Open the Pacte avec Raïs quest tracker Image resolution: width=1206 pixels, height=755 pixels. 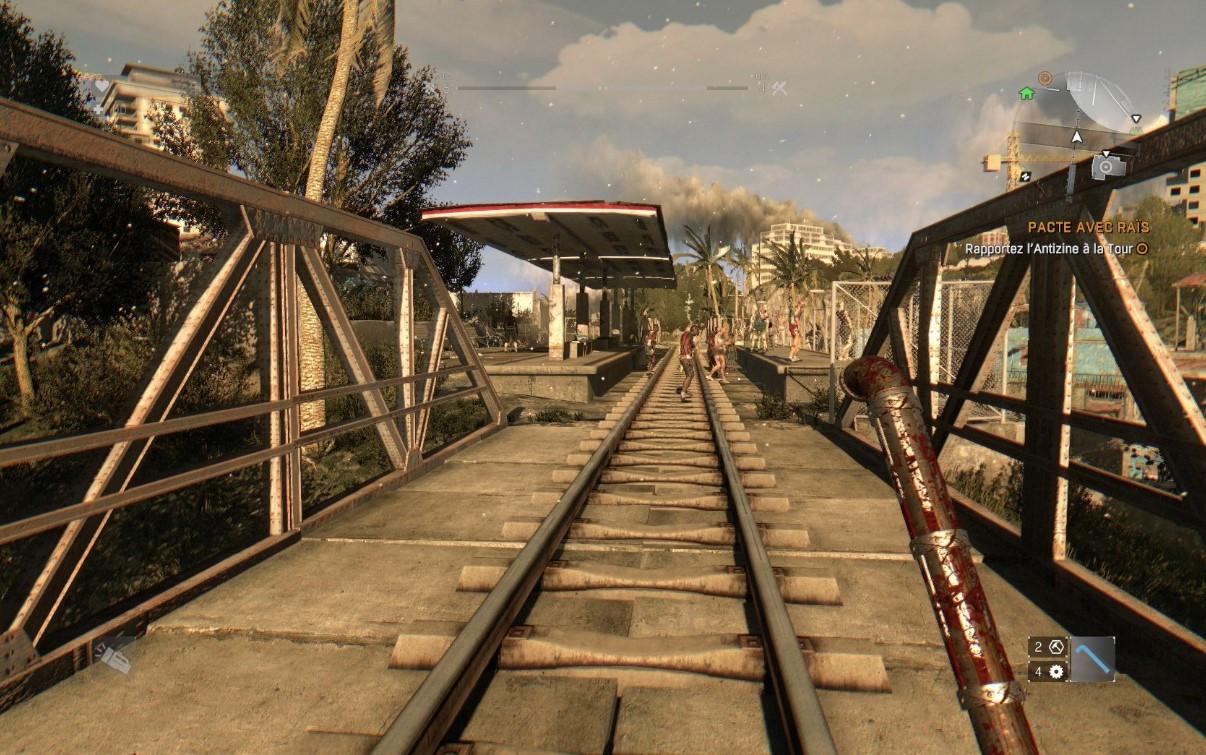click(x=1088, y=228)
